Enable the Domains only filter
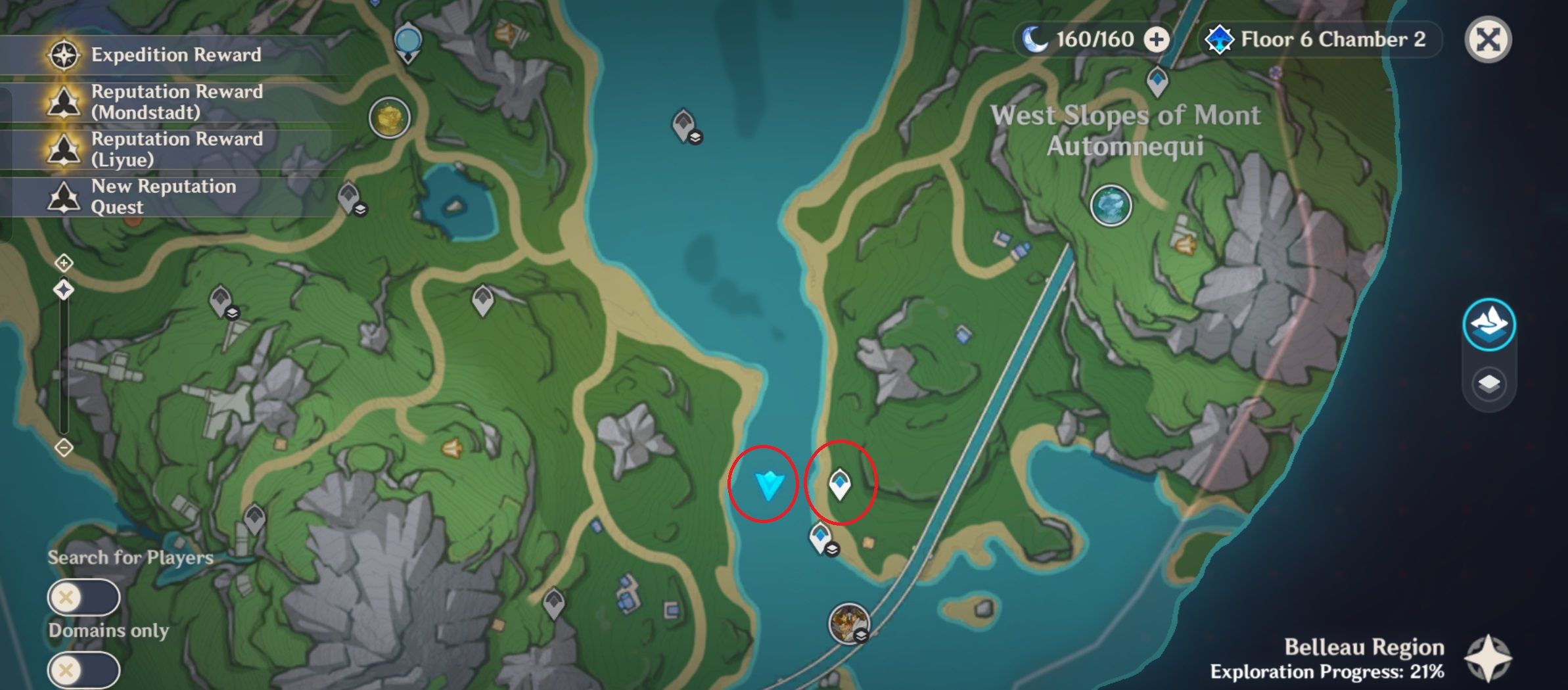Image resolution: width=1568 pixels, height=690 pixels. 83,669
